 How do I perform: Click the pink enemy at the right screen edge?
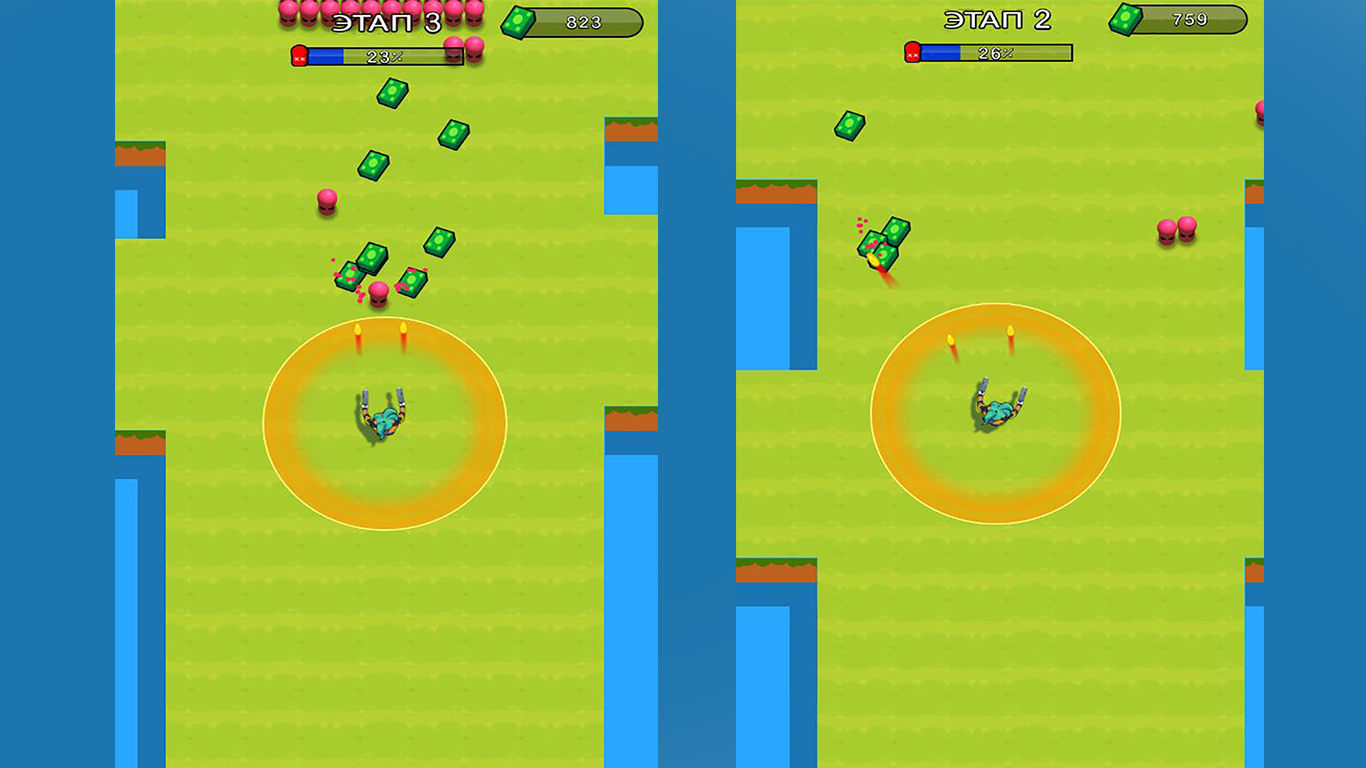pos(1258,115)
